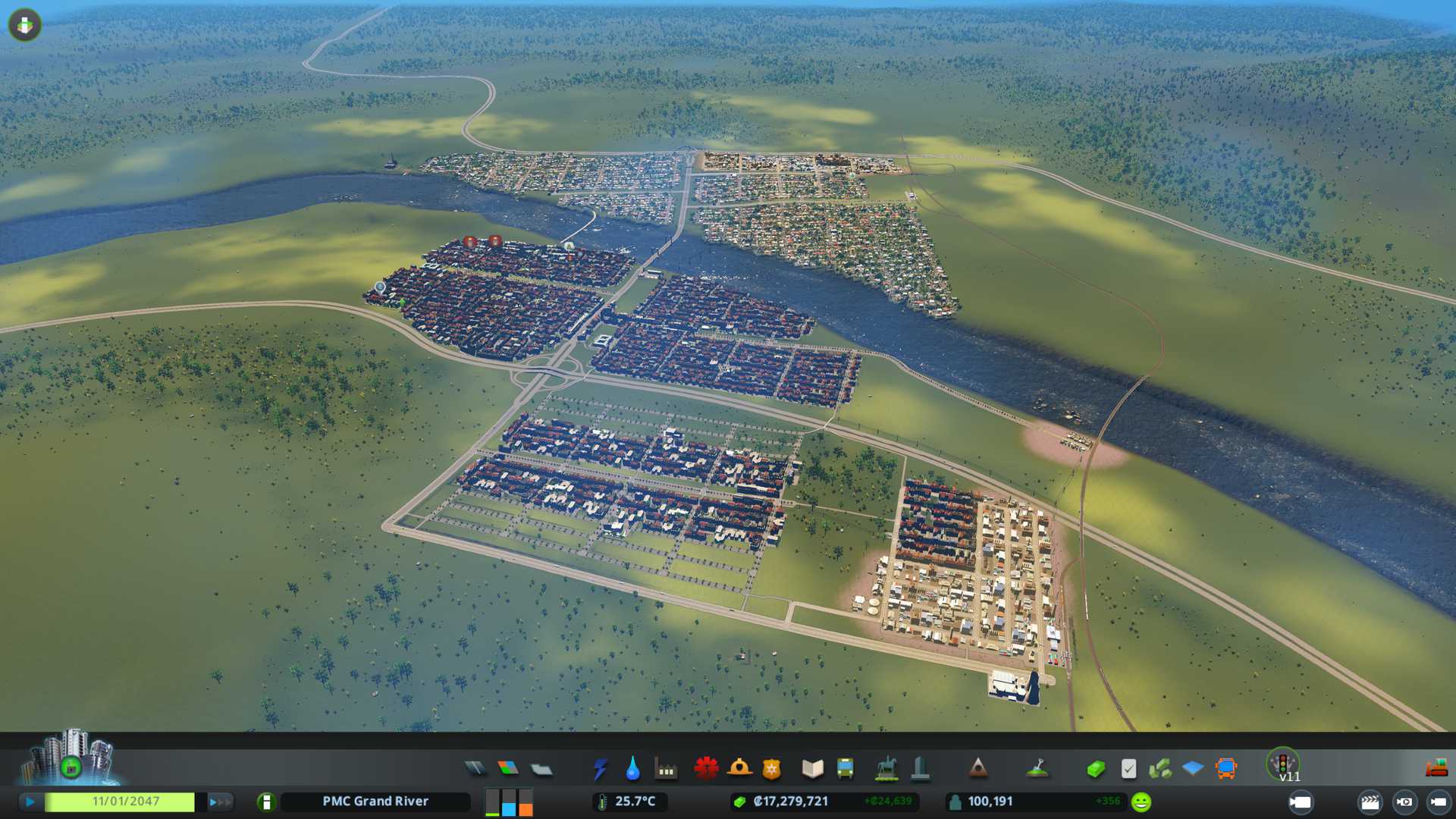This screenshot has width=1456, height=819.
Task: Open the city info button beside PMC Grand River
Action: 266,802
